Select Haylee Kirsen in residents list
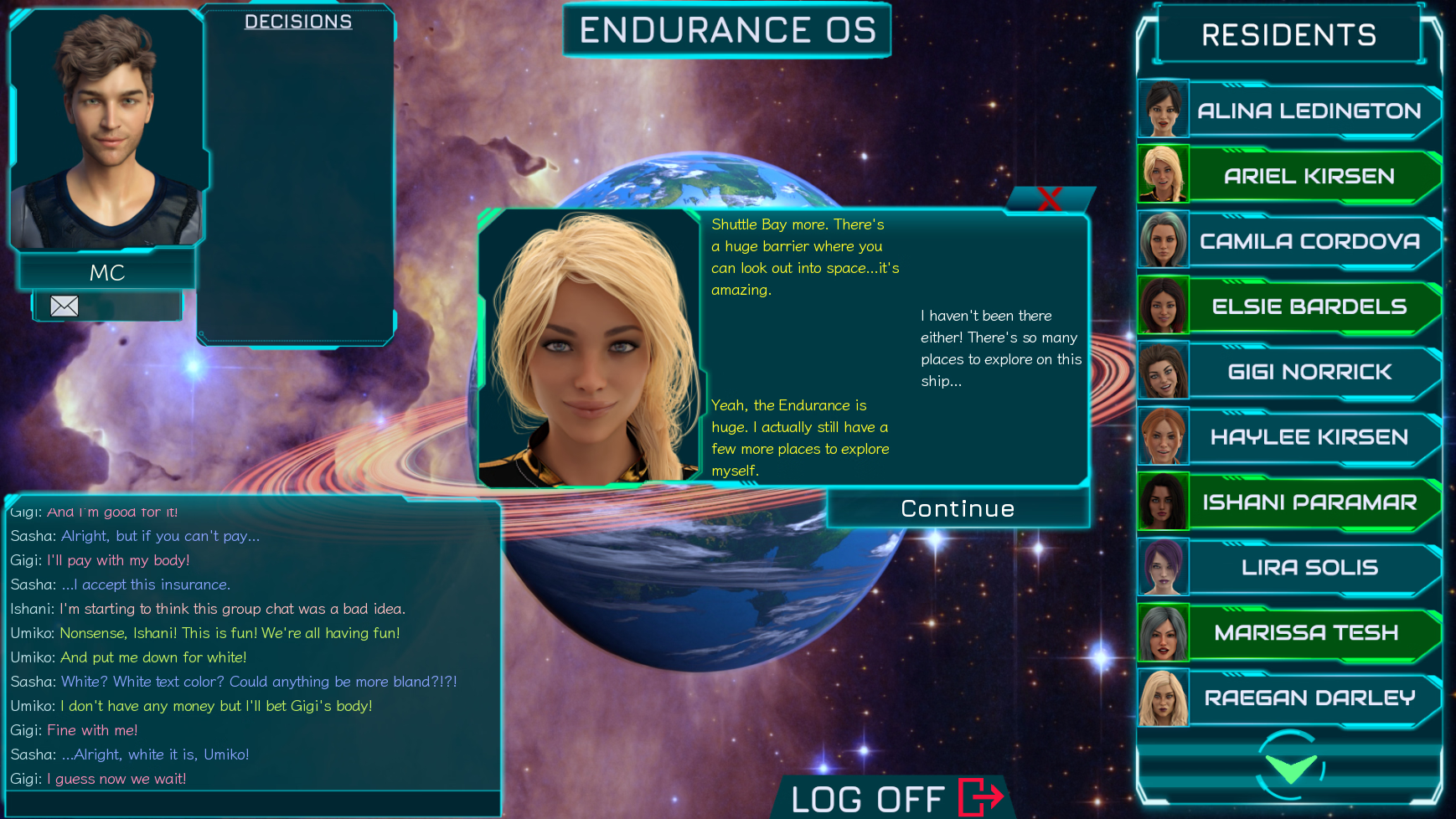The width and height of the screenshot is (1456, 819). pyautogui.click(x=1308, y=437)
